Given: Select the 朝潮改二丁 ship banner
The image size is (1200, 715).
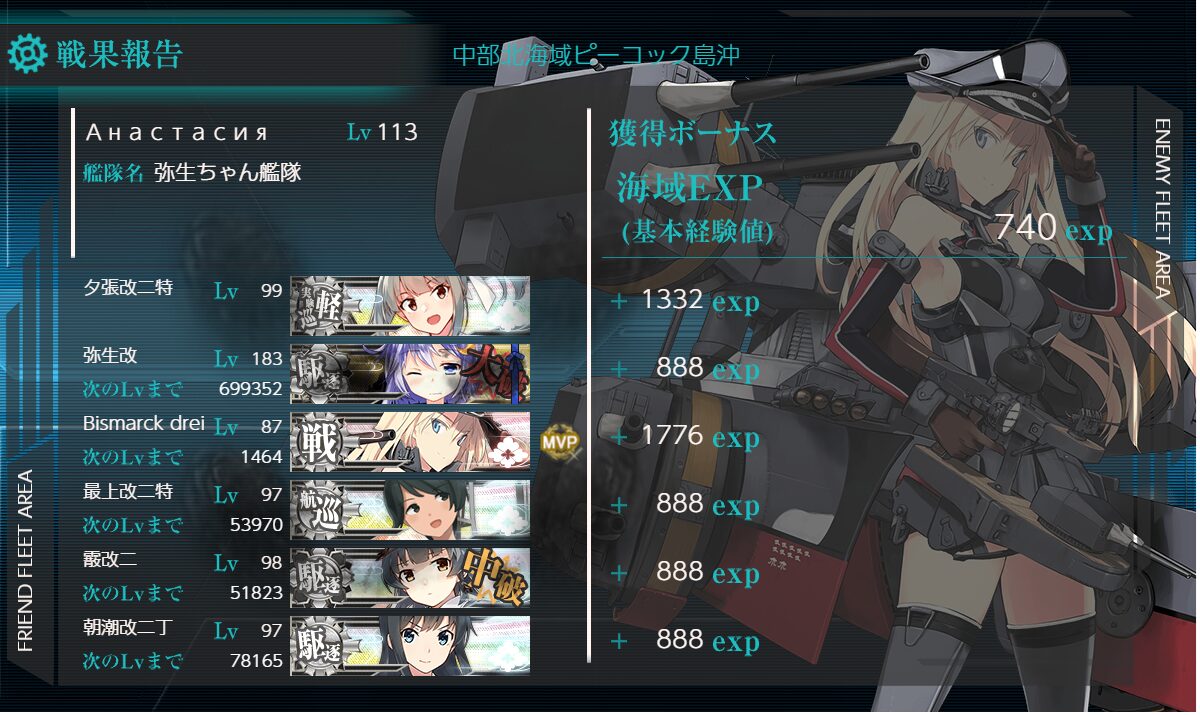Looking at the screenshot, I should tap(410, 645).
